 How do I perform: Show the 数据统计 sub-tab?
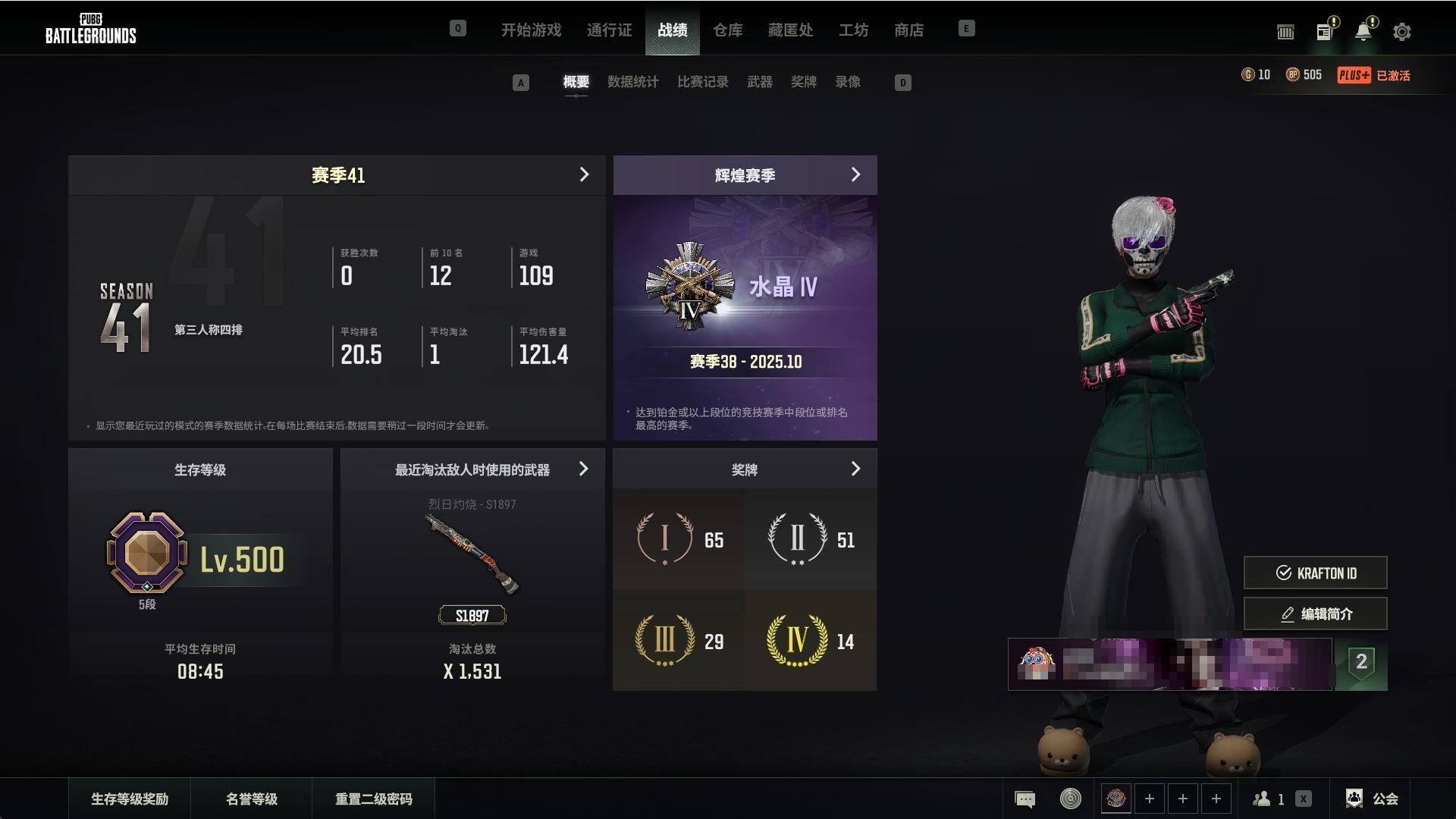[632, 82]
